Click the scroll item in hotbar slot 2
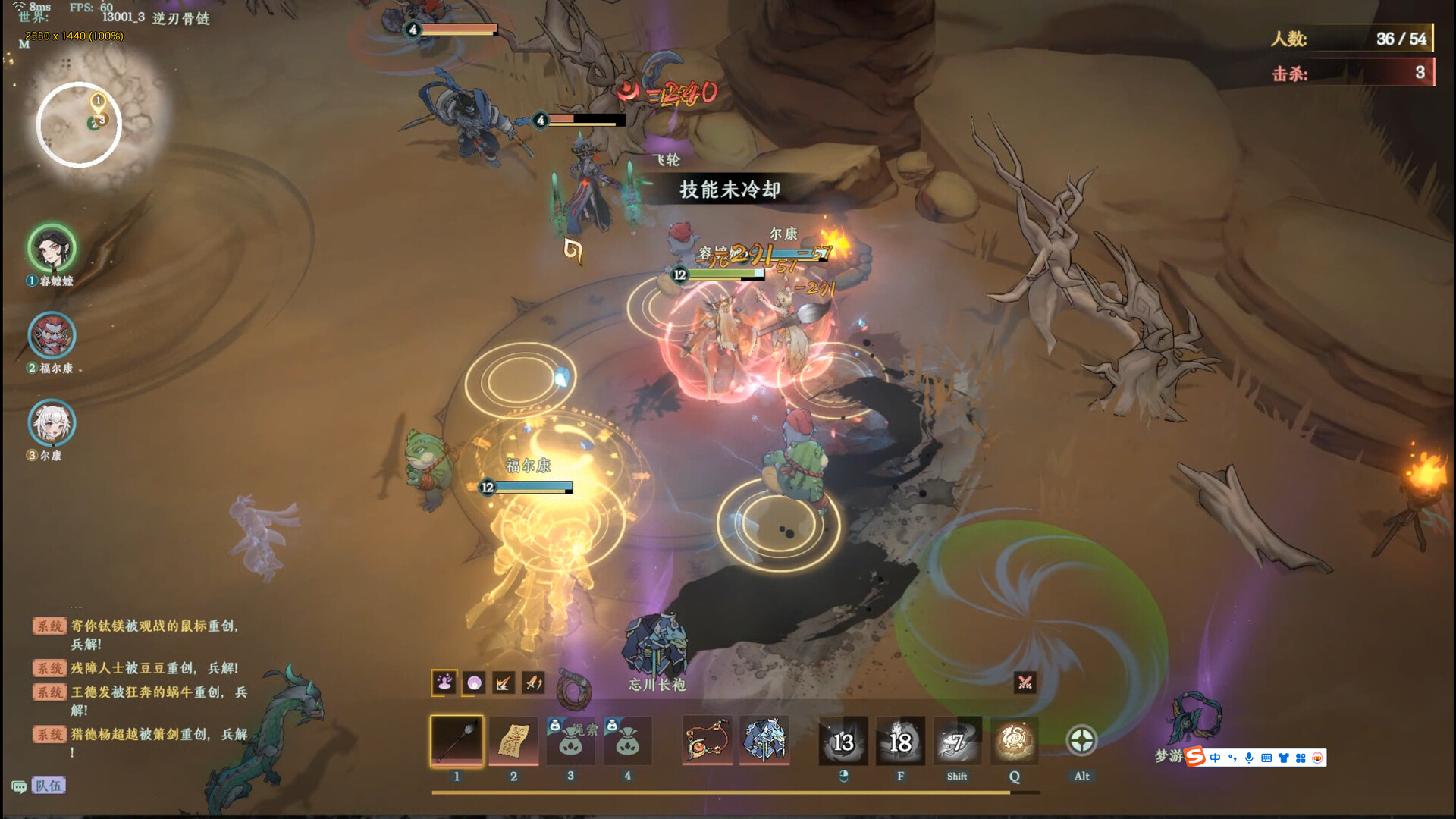This screenshot has width=1456, height=819. pos(514,742)
